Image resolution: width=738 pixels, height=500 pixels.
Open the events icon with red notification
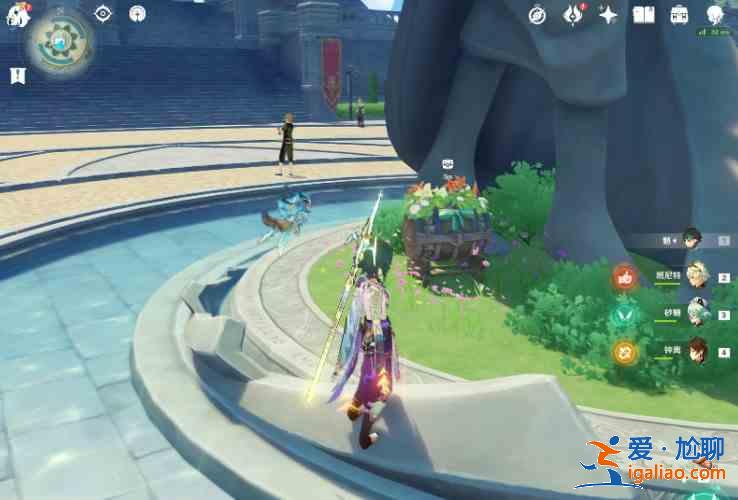point(573,14)
